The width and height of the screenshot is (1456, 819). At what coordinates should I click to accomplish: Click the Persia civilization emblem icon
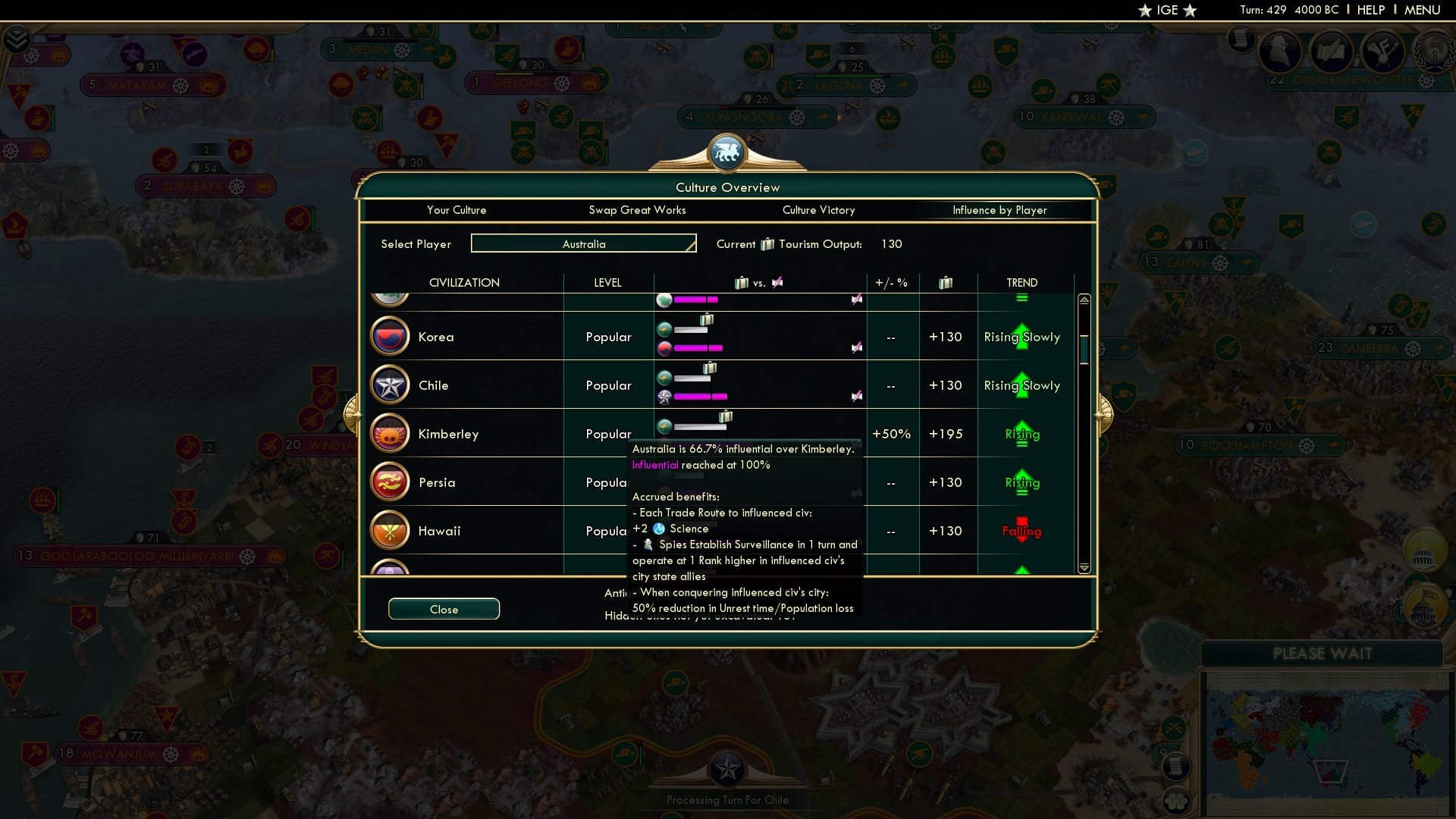click(x=389, y=482)
